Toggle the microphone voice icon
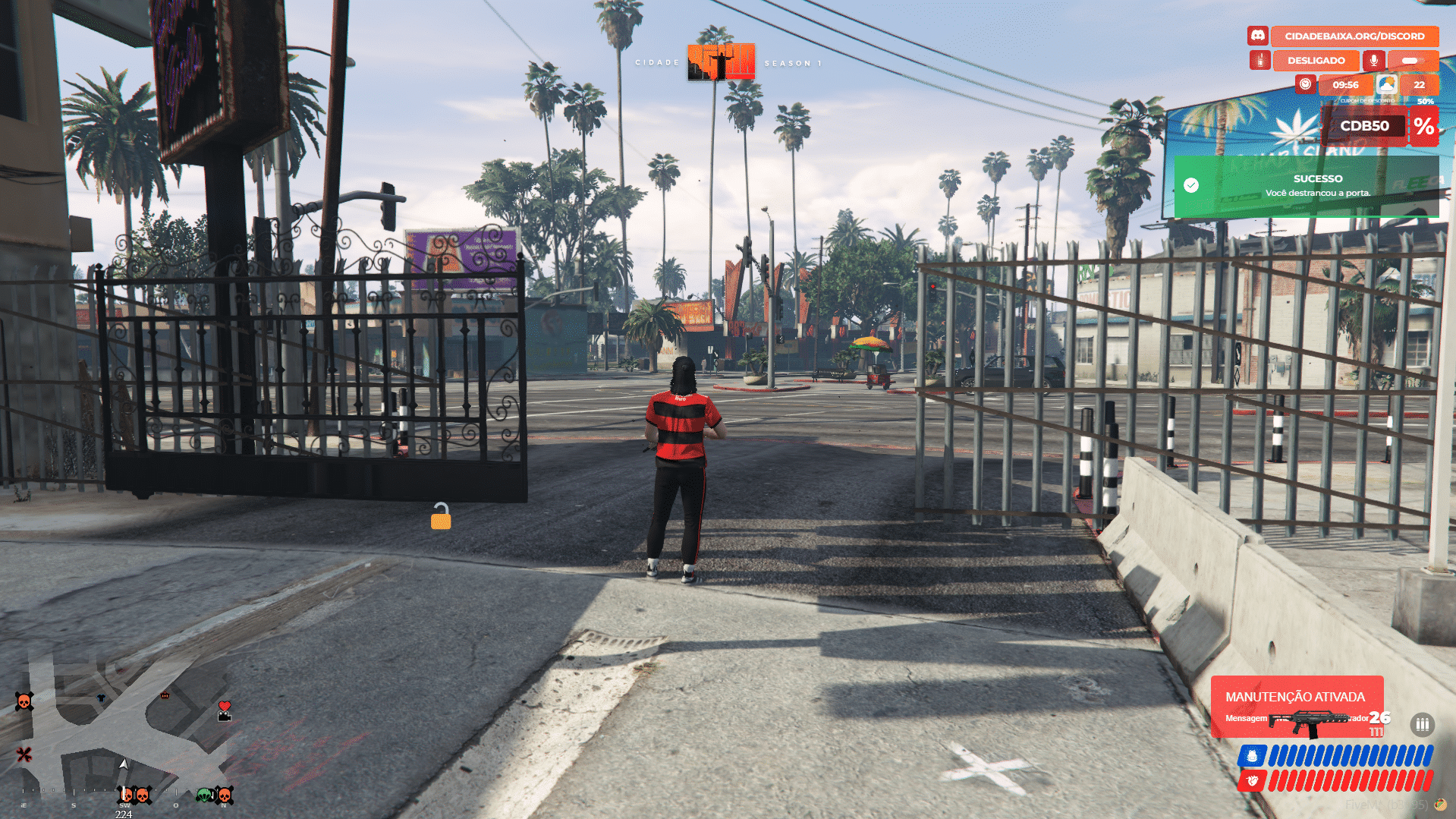Screen dimensions: 1456x819 1373,60
